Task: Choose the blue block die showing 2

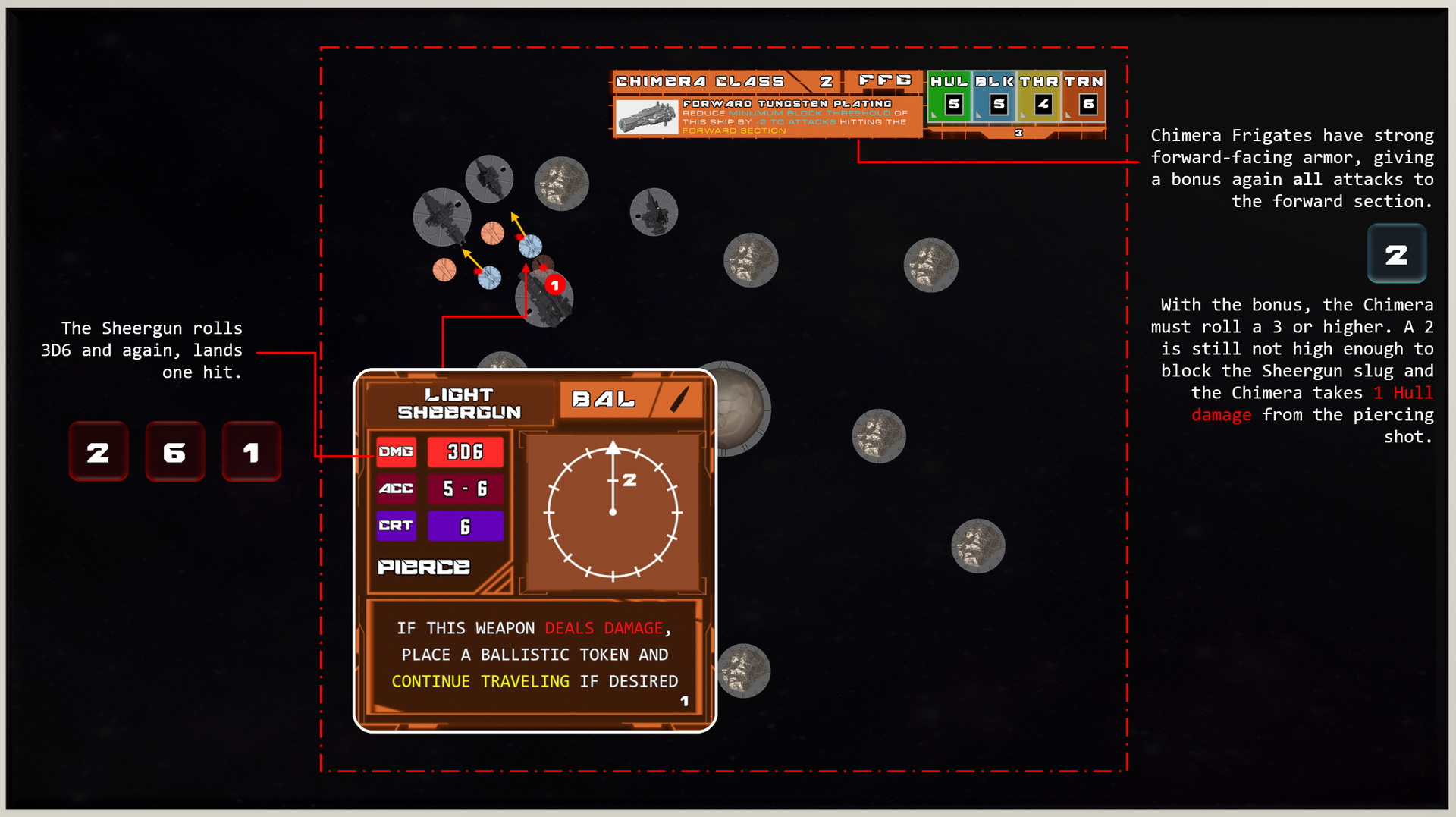Action: click(1396, 254)
